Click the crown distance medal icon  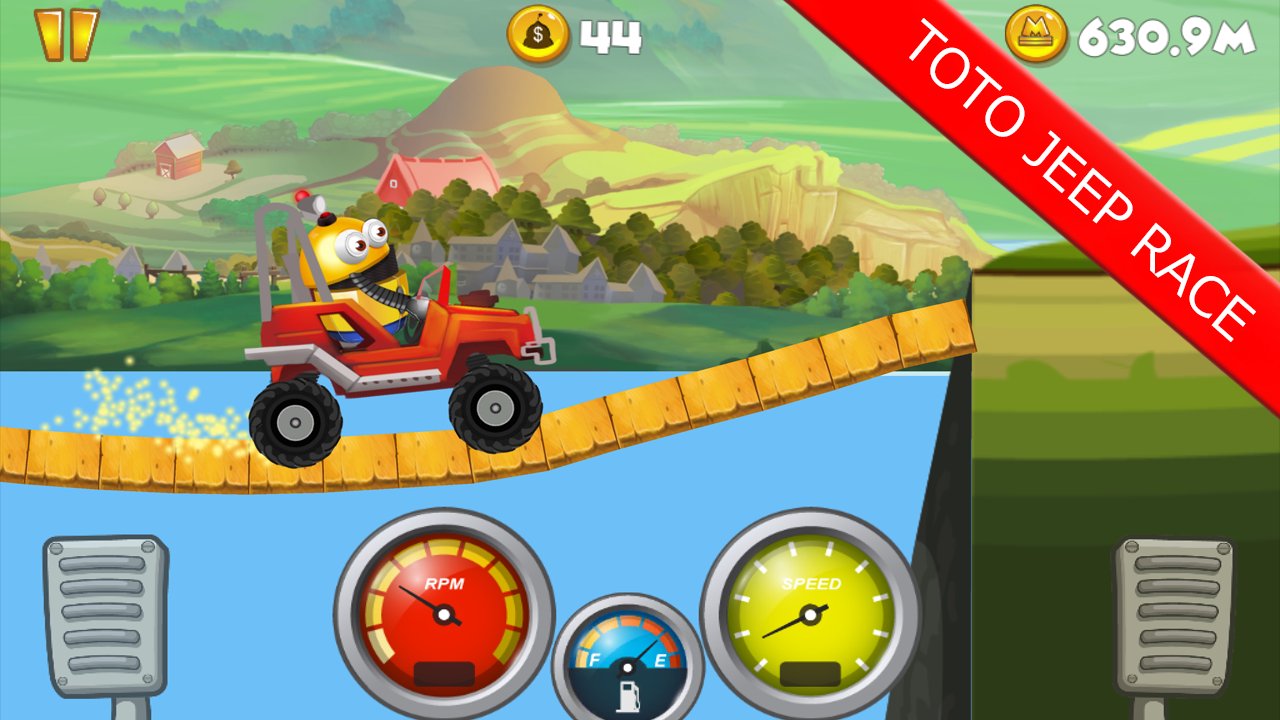tap(1036, 33)
